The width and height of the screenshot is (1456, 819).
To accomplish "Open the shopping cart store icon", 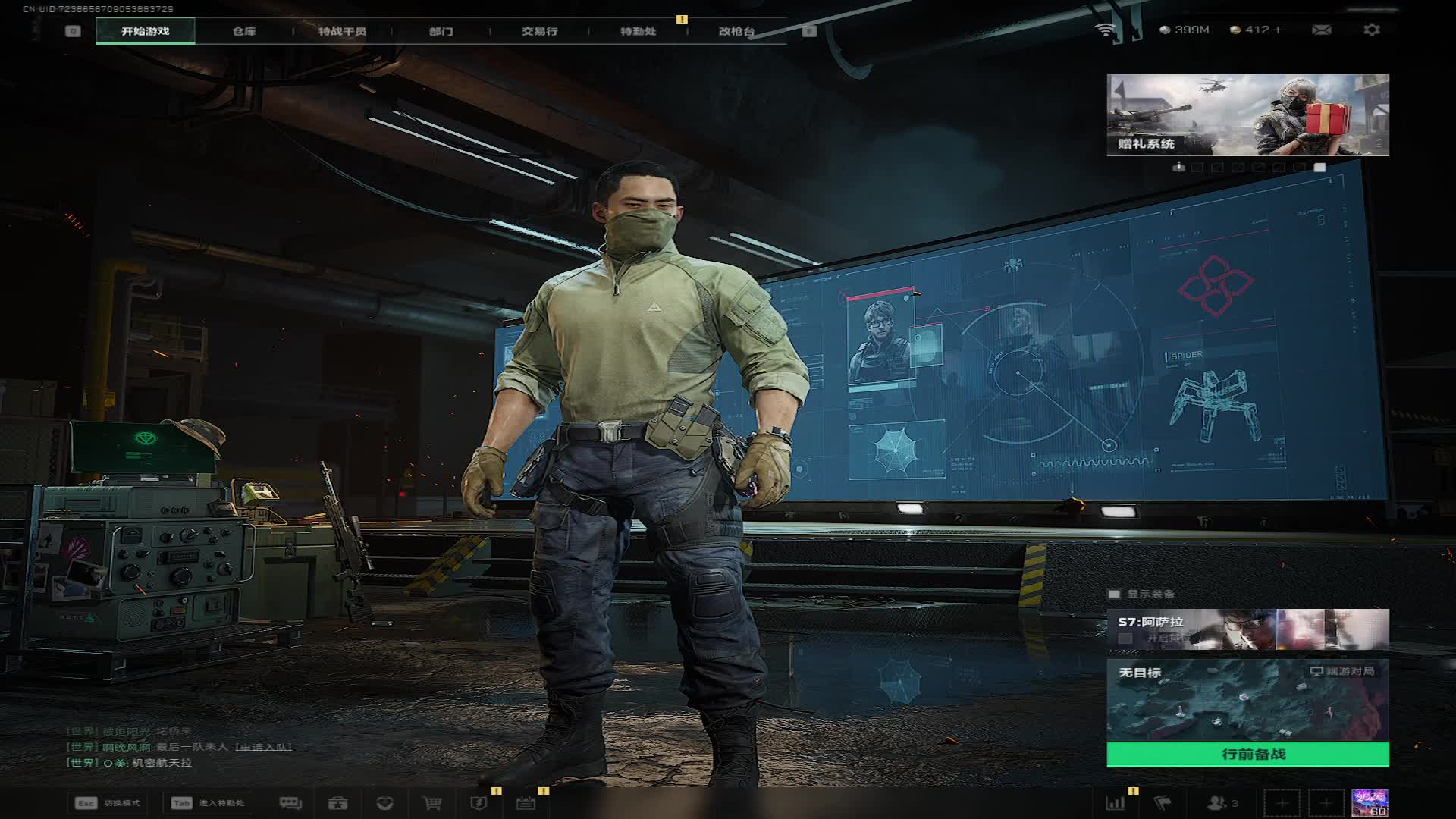I will pyautogui.click(x=432, y=803).
